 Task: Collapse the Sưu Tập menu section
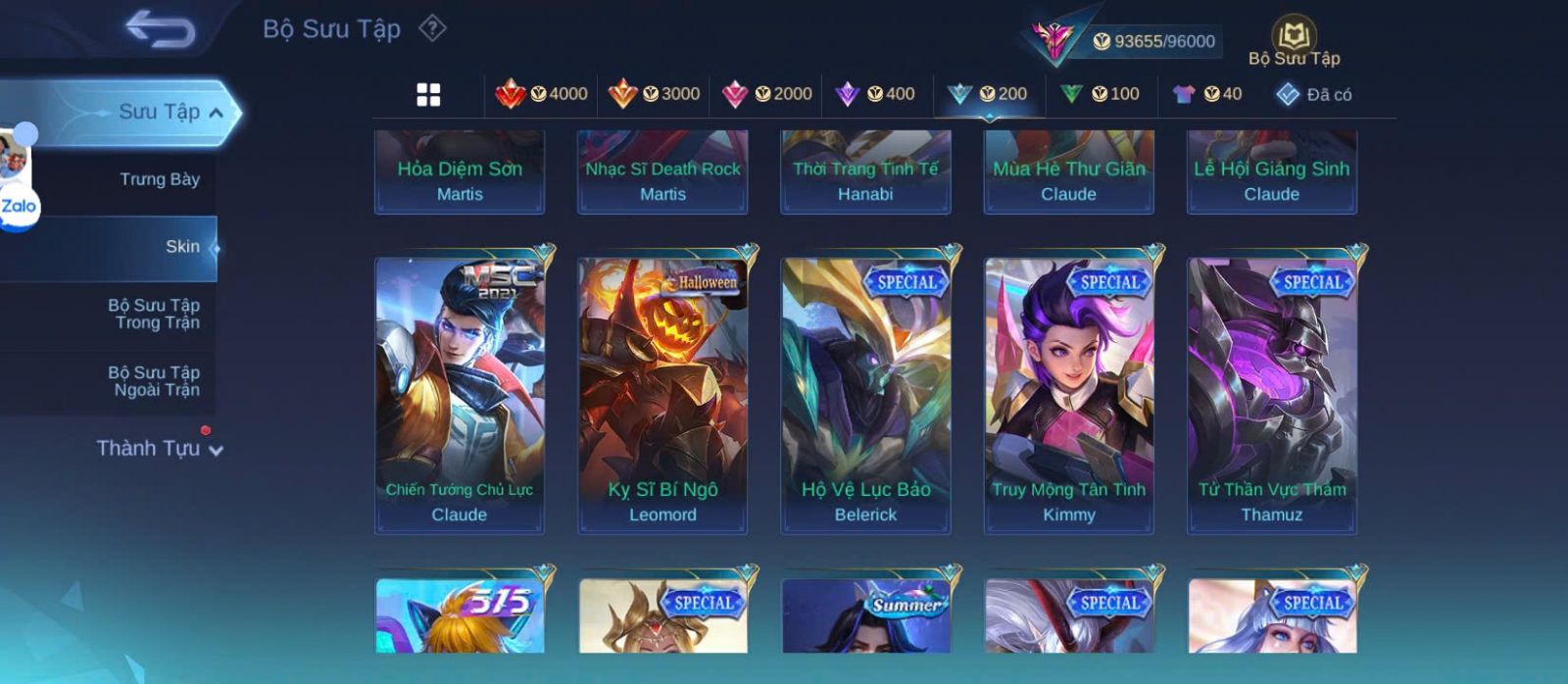click(x=216, y=113)
